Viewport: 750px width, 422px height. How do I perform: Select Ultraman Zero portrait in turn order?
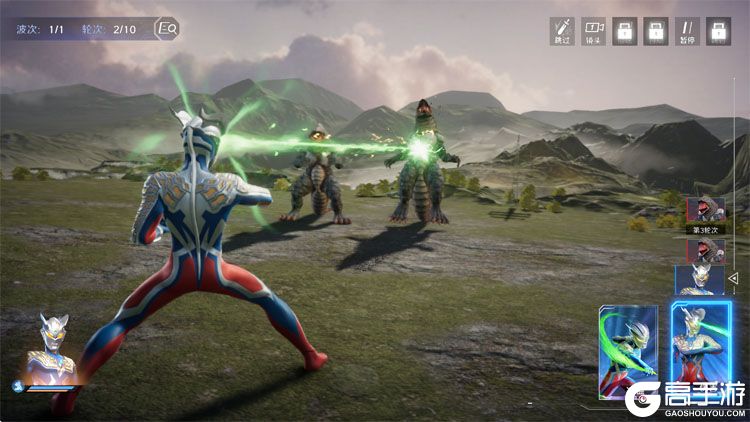(699, 280)
